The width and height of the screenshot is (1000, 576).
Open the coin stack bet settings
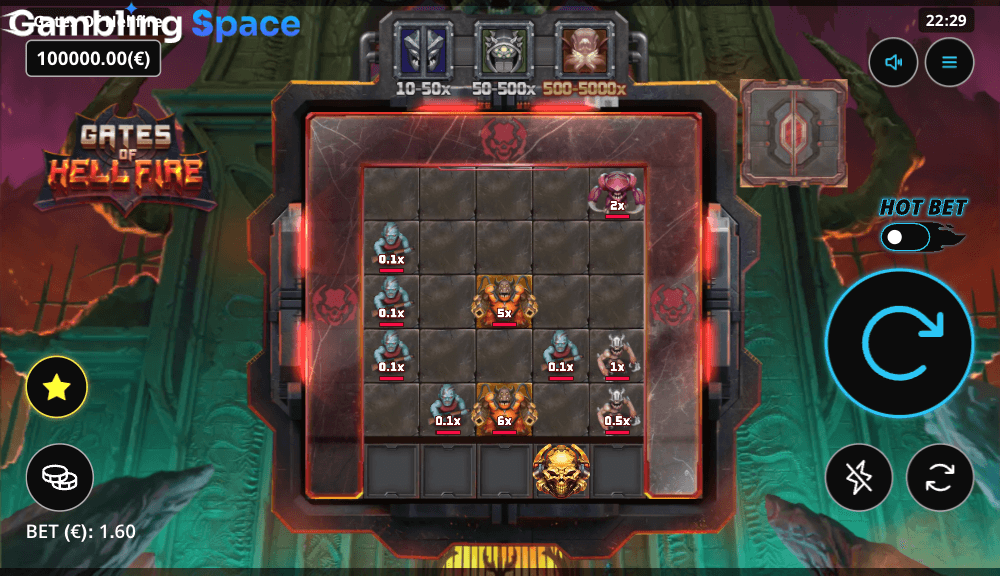coord(60,477)
